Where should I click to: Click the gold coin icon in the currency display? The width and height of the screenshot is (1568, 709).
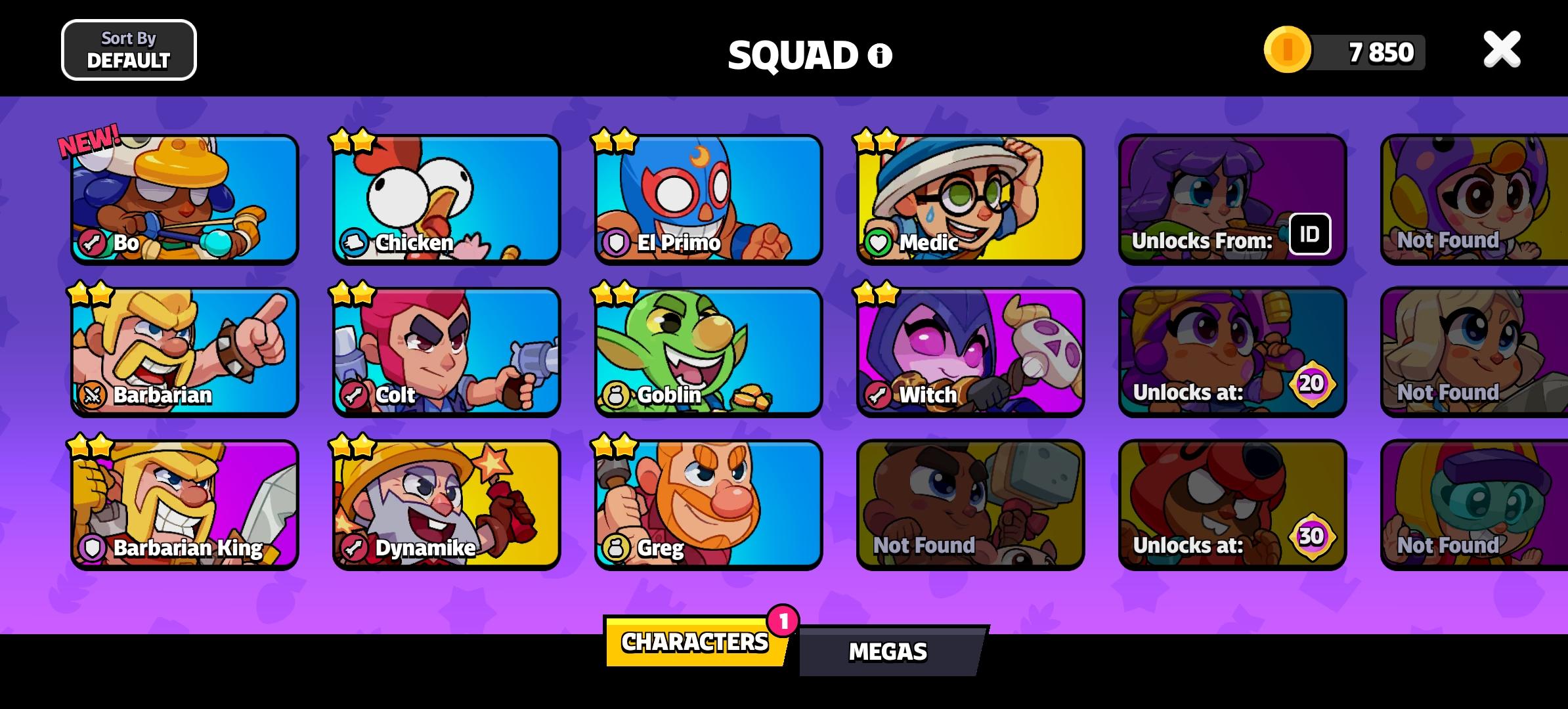click(1288, 49)
